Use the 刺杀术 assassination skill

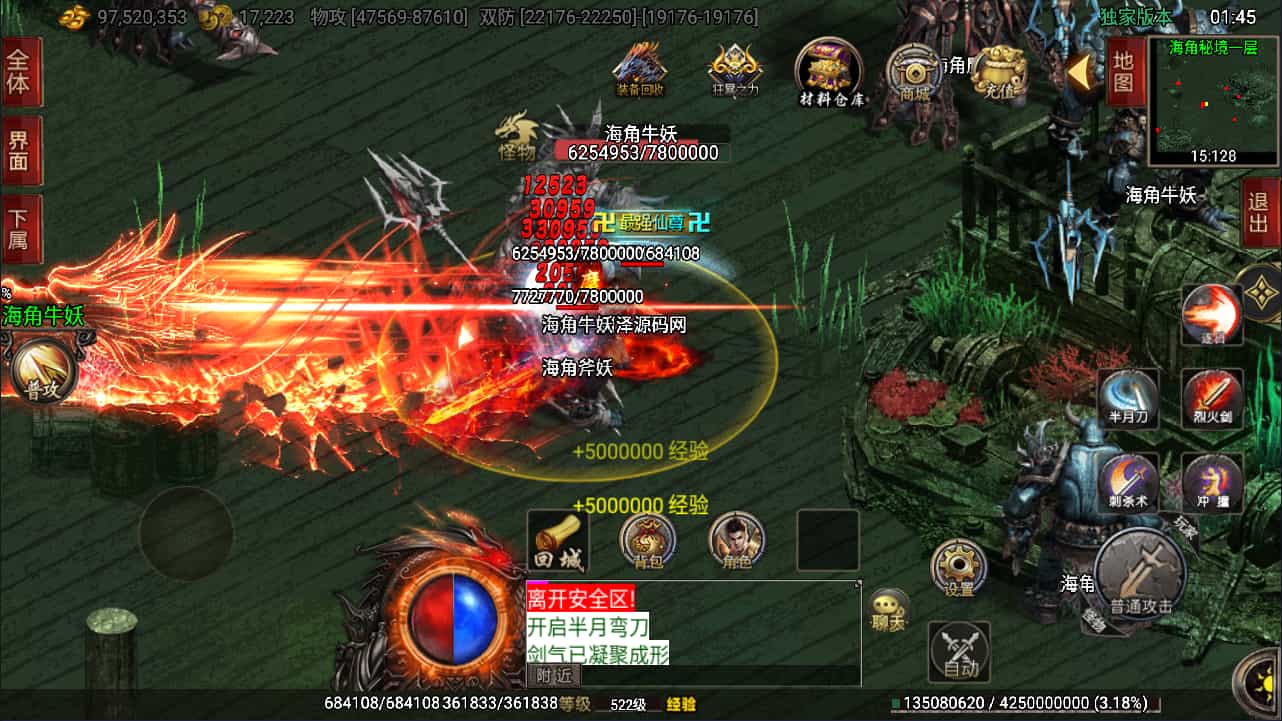pos(1129,482)
